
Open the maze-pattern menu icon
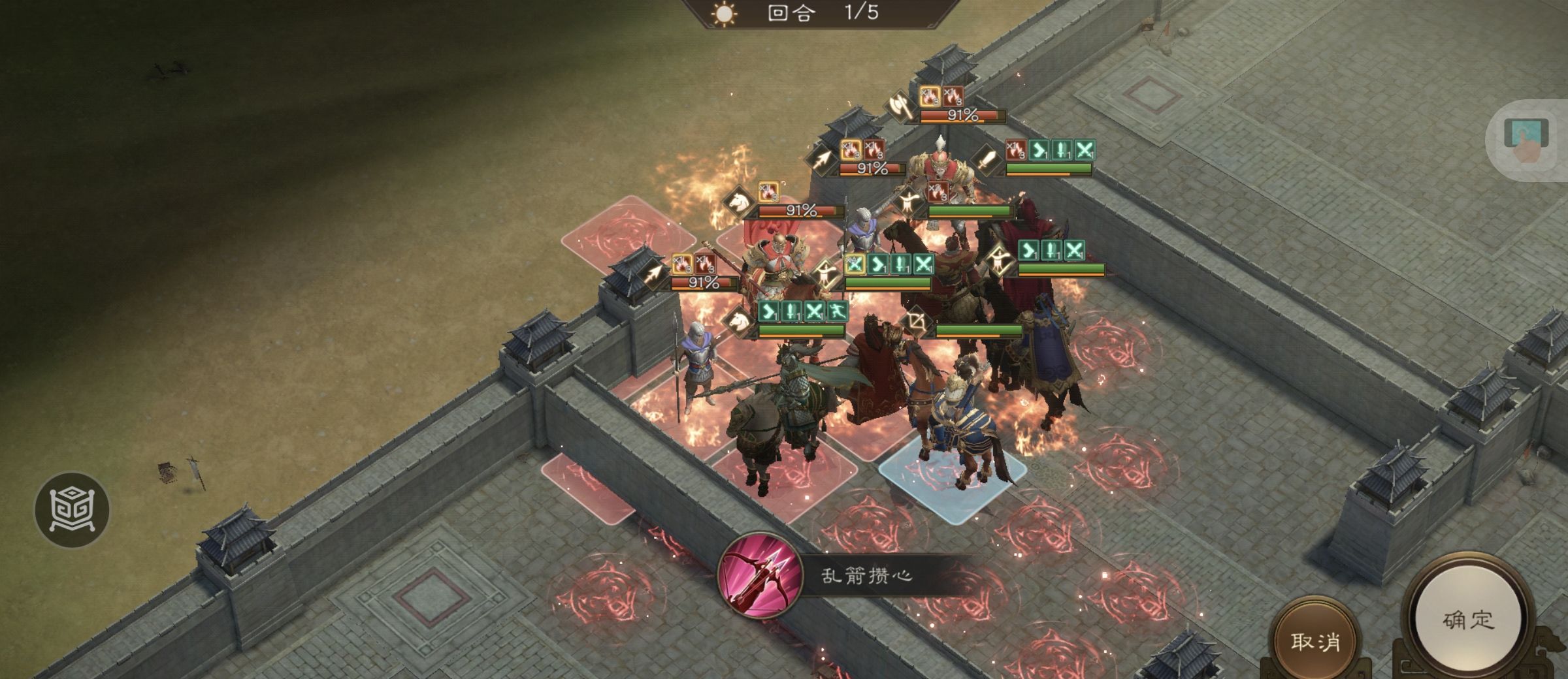pos(72,509)
